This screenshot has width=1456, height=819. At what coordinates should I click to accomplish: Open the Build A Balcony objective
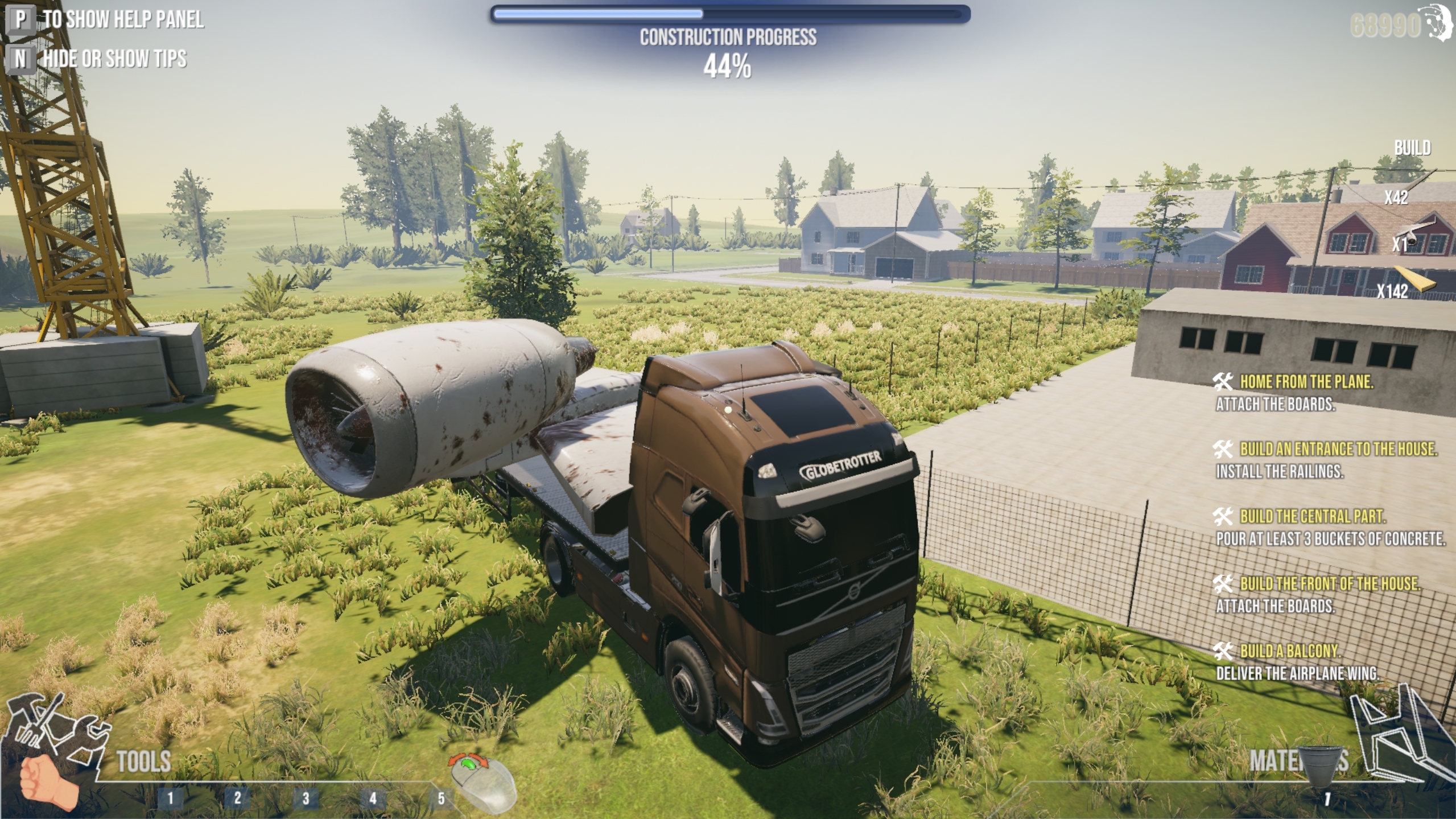[x=1289, y=651]
